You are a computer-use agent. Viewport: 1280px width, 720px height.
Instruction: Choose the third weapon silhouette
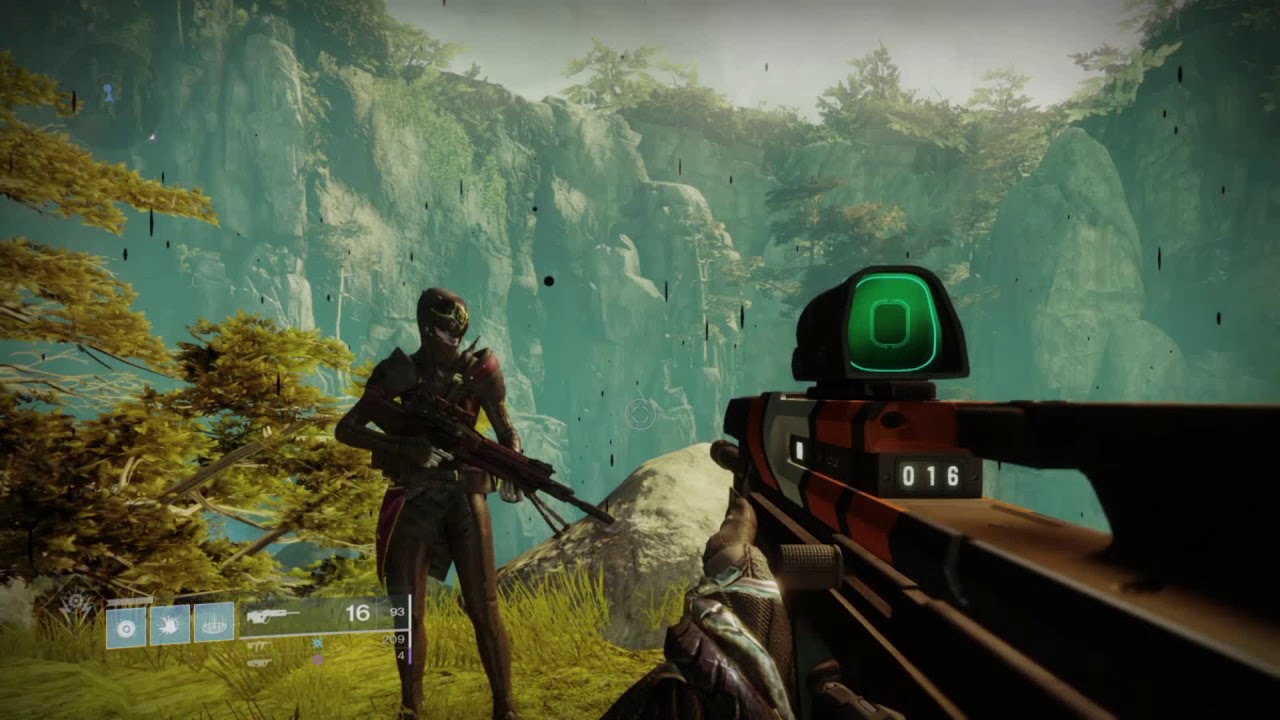(258, 661)
